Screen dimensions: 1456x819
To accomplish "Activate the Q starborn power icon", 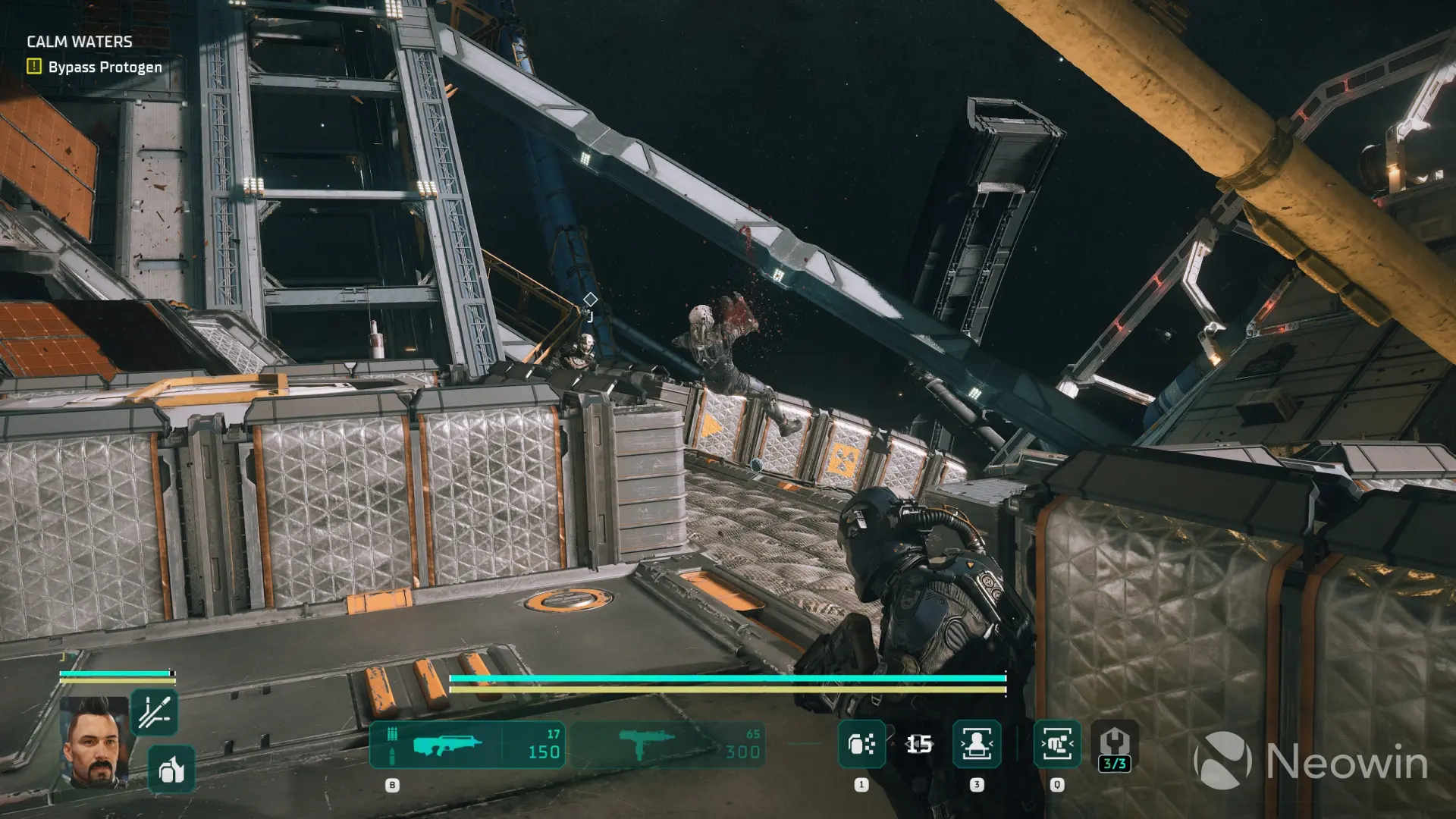I will (1056, 745).
